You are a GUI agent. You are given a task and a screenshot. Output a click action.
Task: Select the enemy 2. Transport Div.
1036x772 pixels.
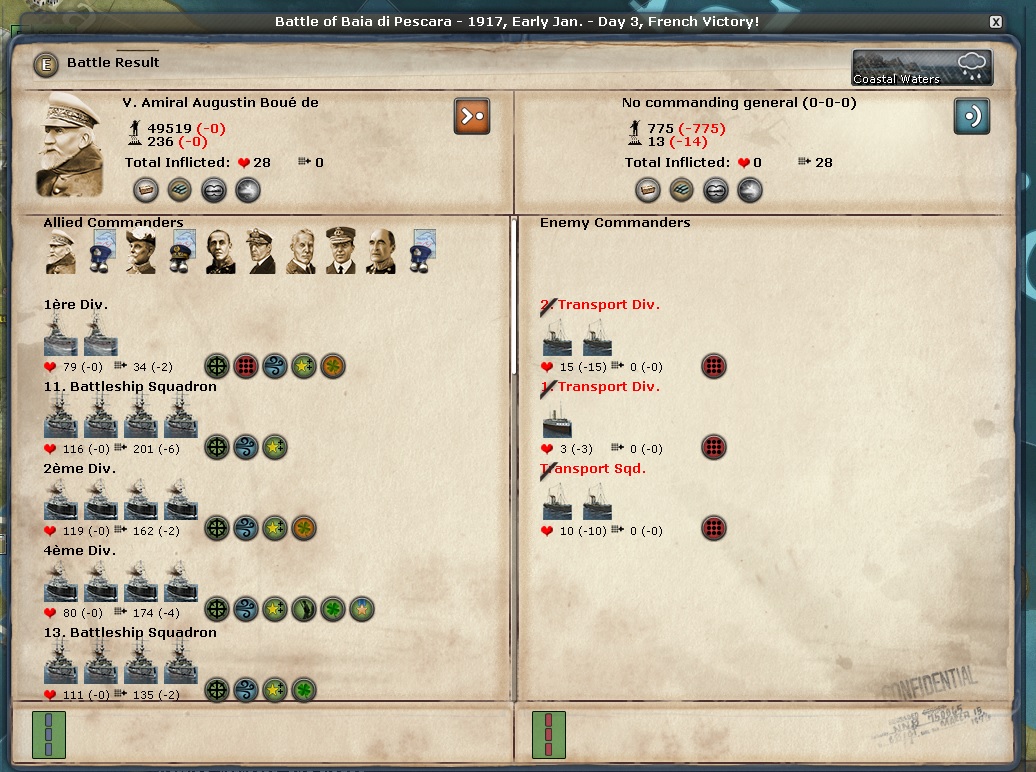pos(577,337)
